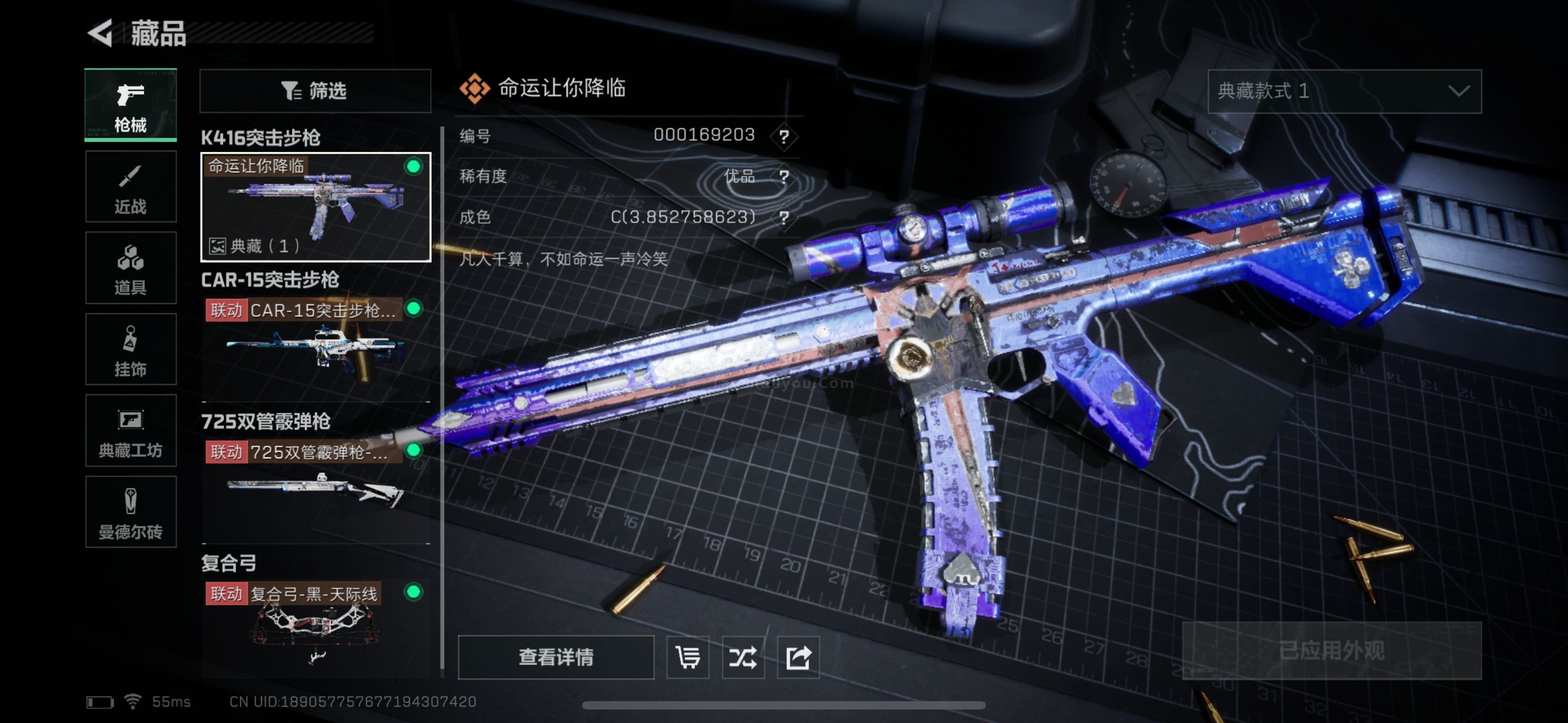Share the skin with the export icon

click(x=798, y=657)
